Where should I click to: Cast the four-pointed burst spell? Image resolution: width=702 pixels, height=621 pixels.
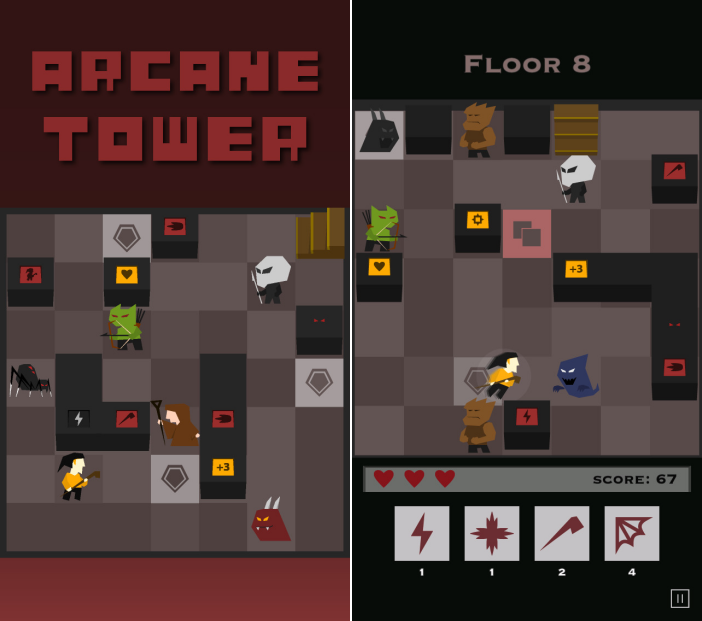pos(492,533)
